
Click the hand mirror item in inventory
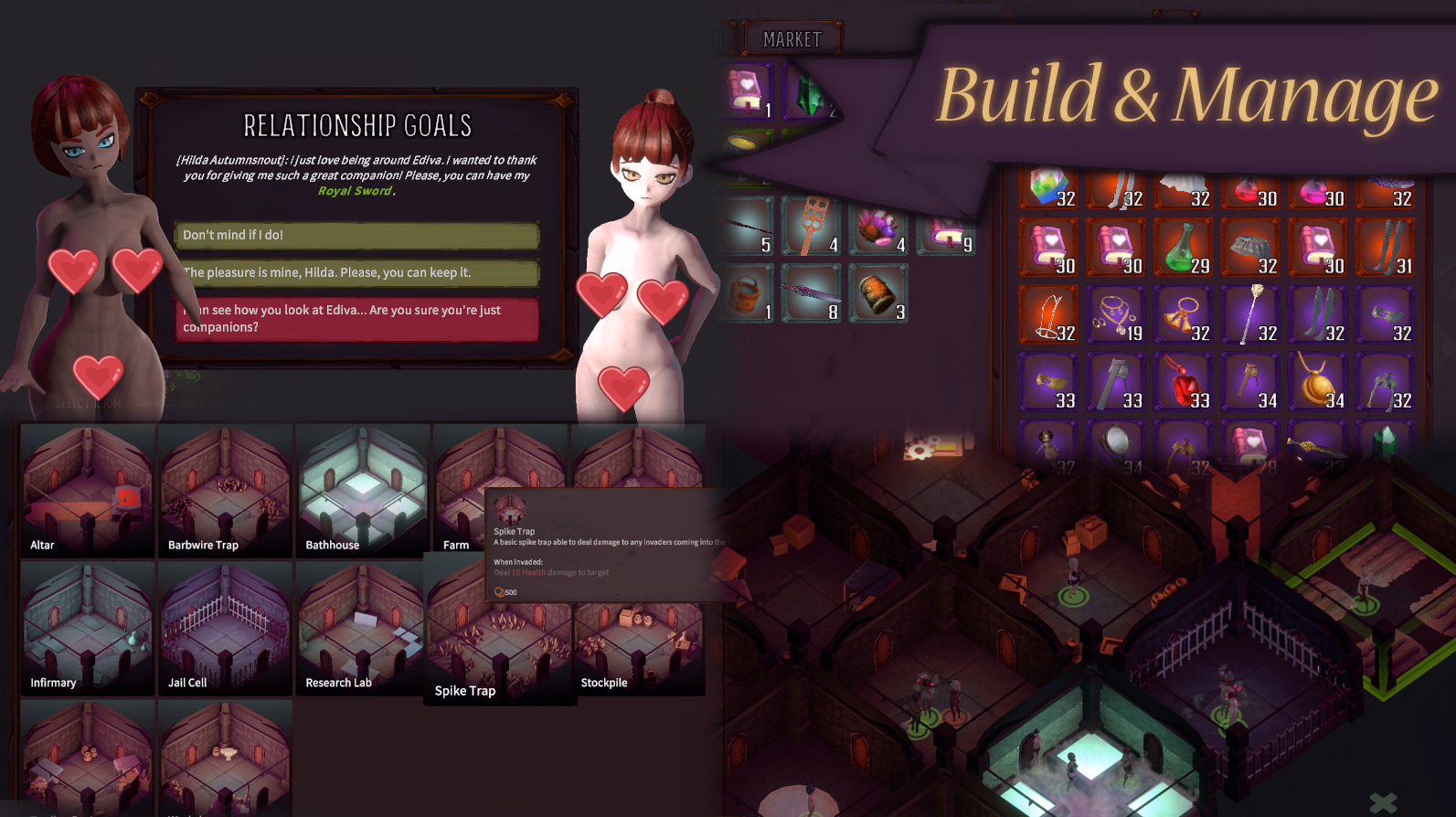1116,445
